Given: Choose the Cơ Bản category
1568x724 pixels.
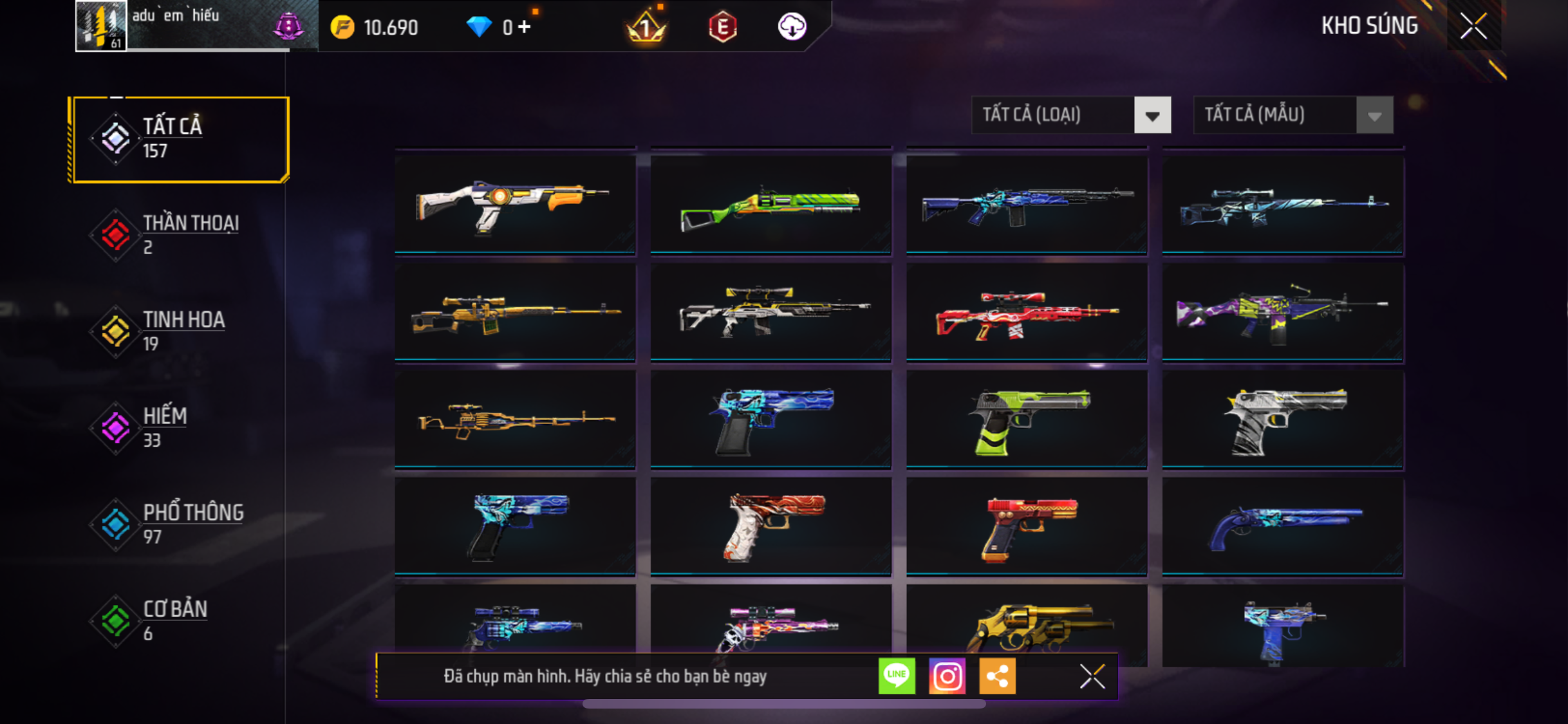Looking at the screenshot, I should coord(180,621).
